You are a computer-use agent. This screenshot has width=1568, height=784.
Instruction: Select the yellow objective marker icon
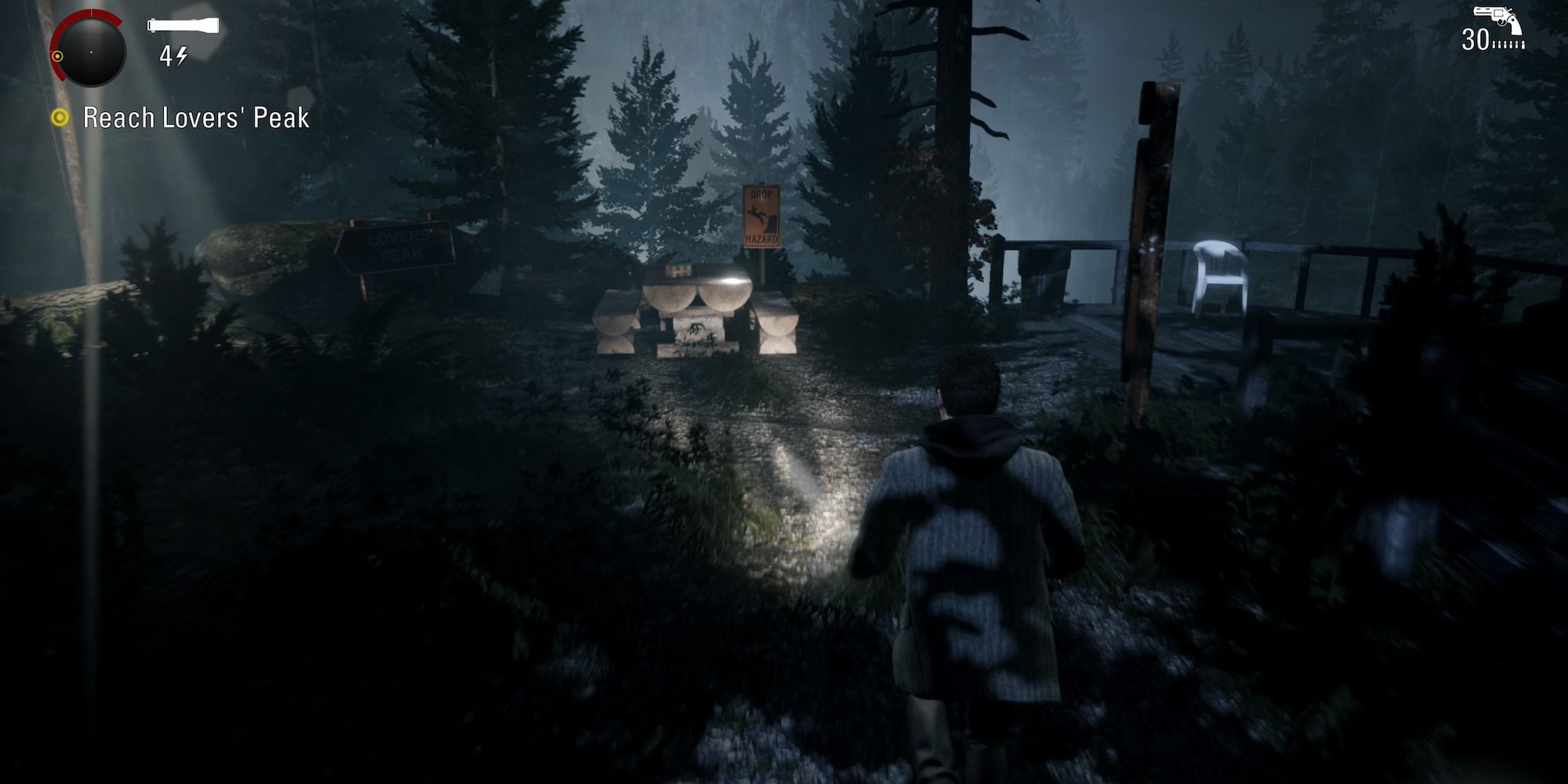click(x=60, y=118)
